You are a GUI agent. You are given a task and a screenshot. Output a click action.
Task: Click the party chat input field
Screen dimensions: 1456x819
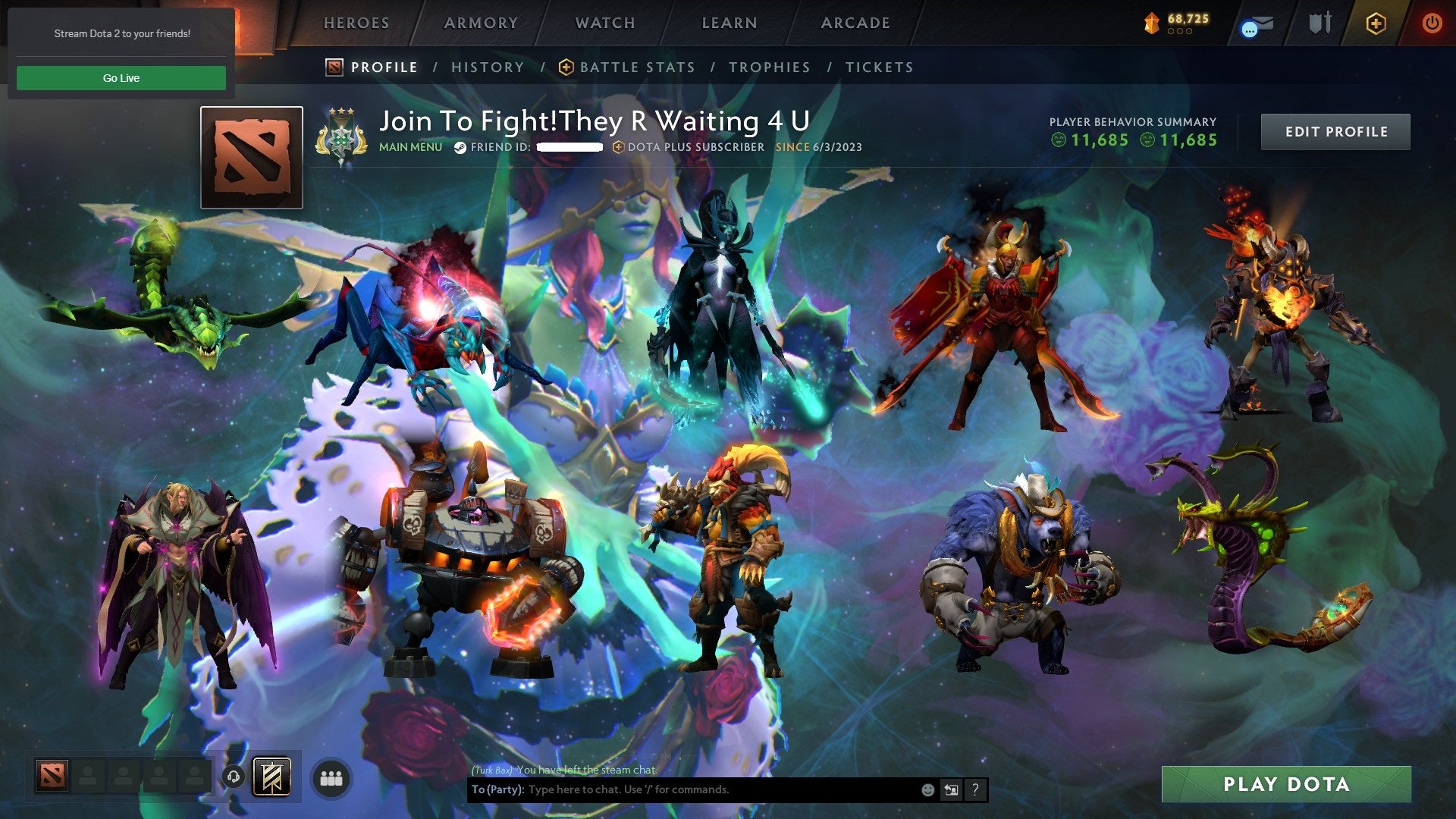click(682, 789)
